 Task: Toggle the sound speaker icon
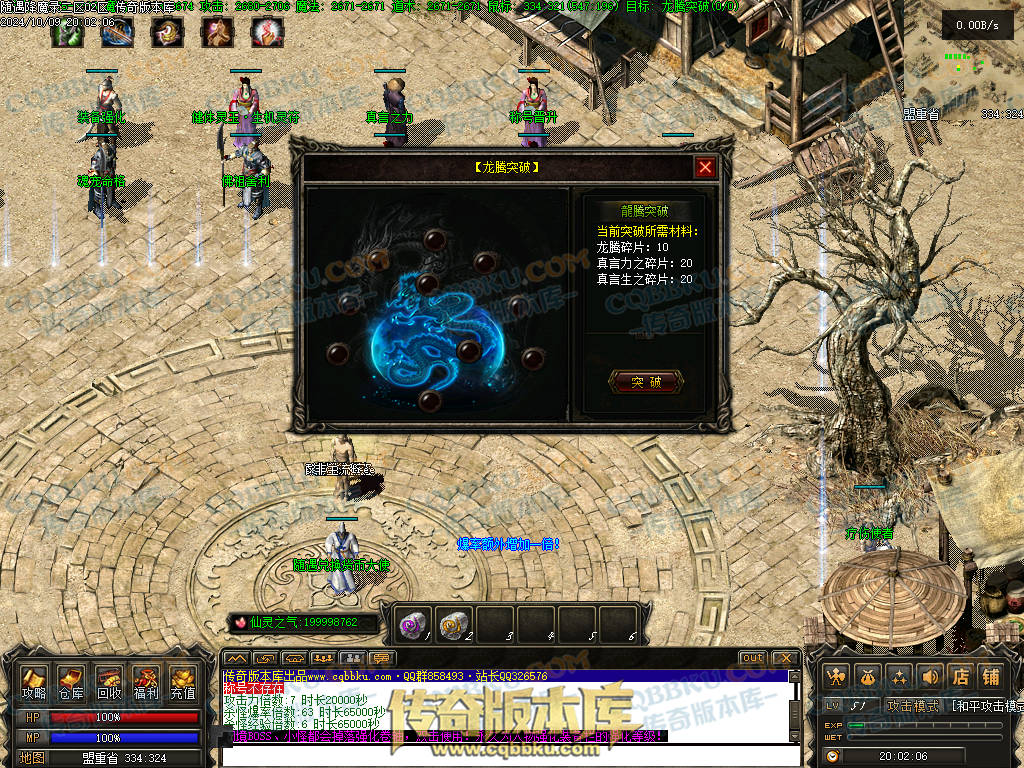[930, 677]
